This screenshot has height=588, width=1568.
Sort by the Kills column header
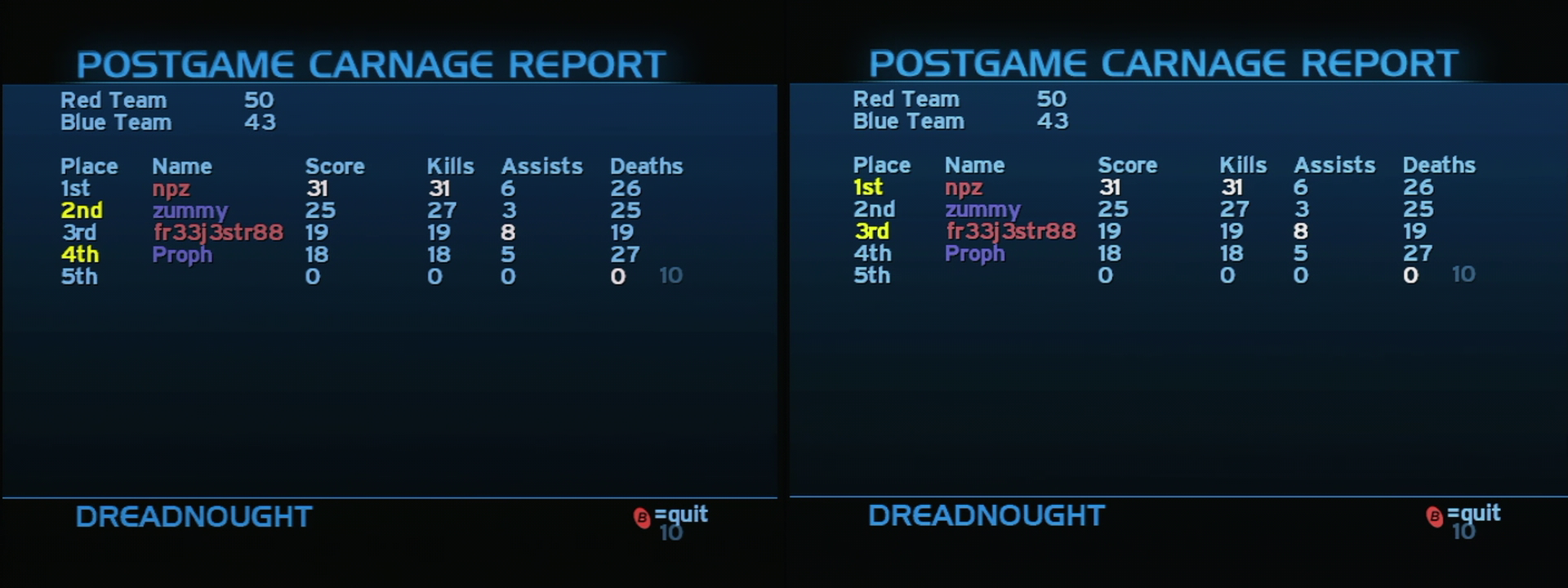450,166
